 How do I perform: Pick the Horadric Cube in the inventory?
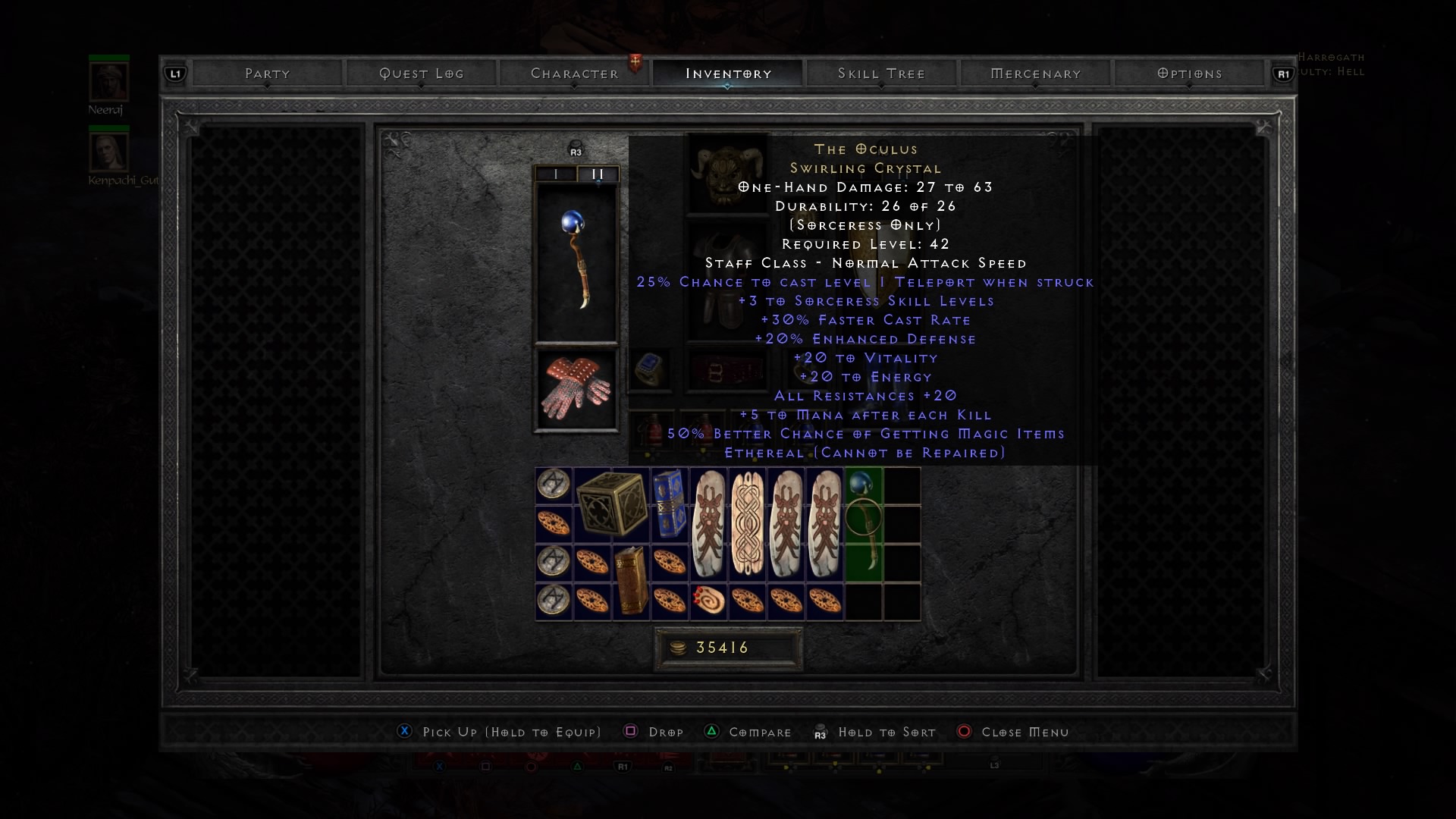click(x=611, y=504)
